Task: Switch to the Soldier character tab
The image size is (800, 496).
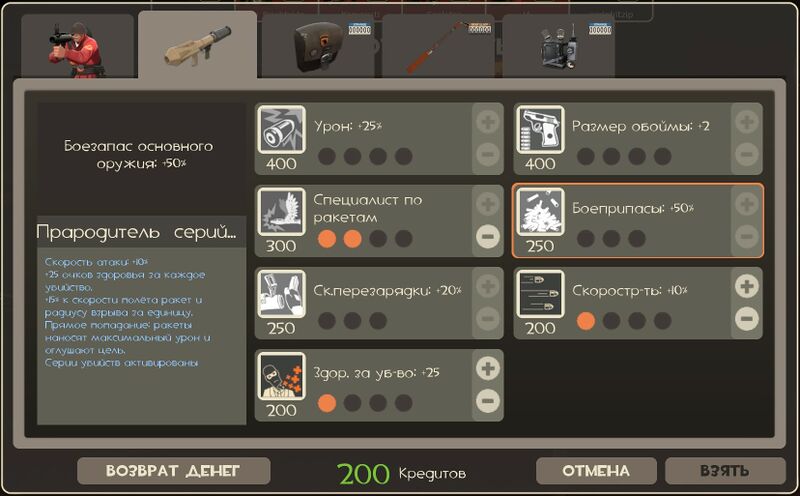Action: tap(77, 47)
